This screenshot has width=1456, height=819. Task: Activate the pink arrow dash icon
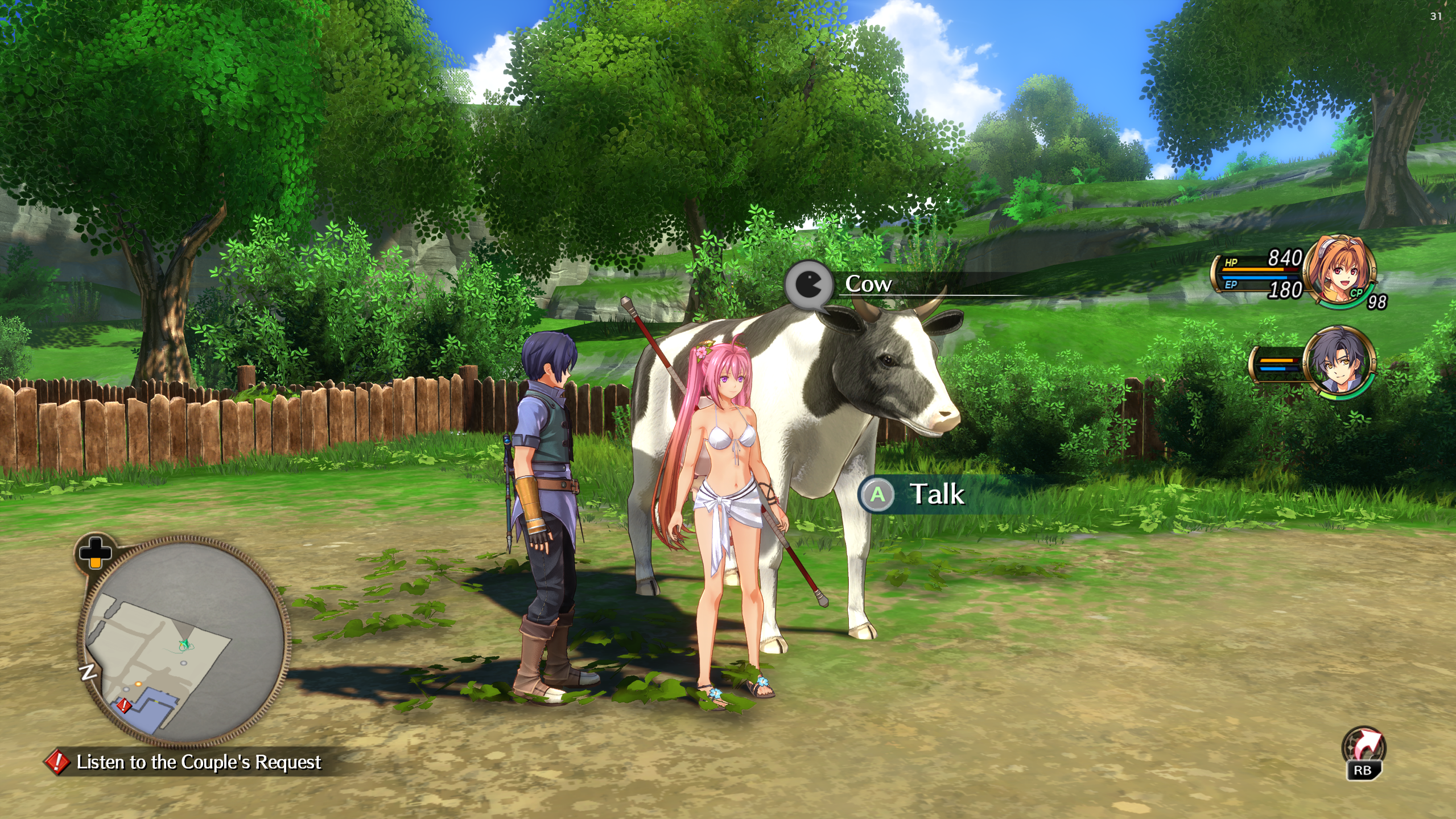click(1364, 747)
